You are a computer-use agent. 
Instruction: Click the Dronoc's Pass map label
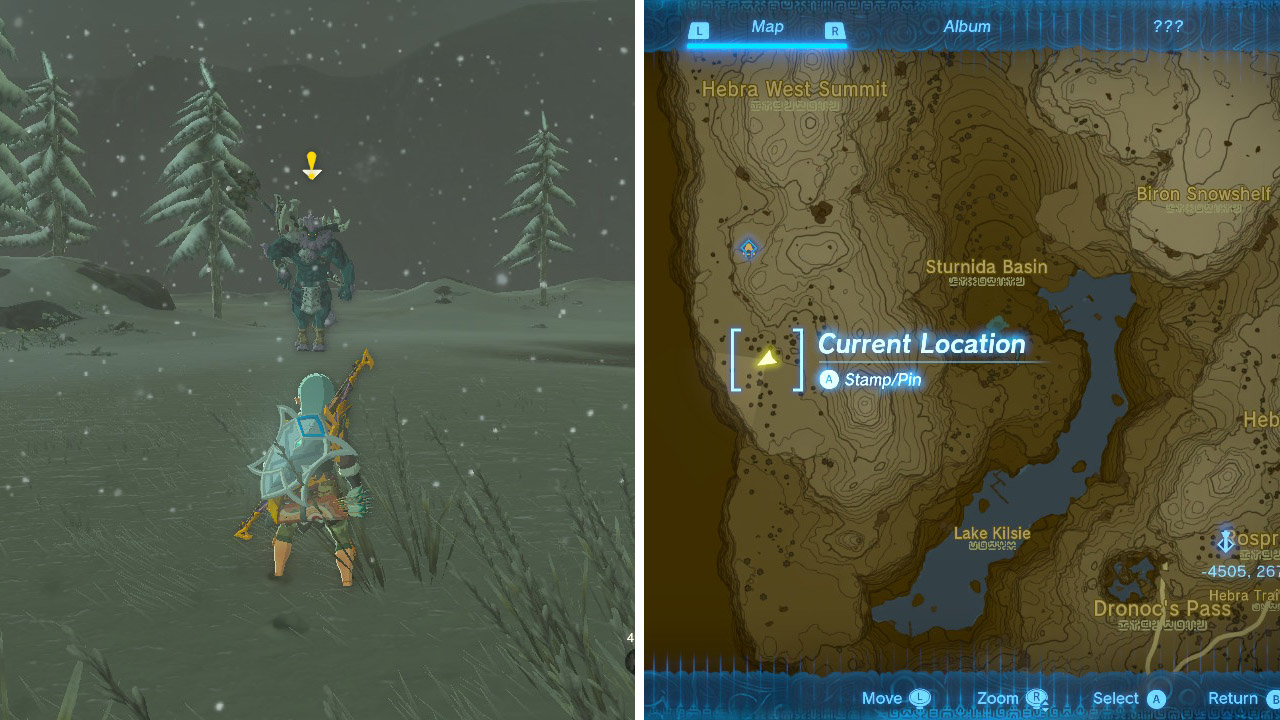(x=1165, y=606)
